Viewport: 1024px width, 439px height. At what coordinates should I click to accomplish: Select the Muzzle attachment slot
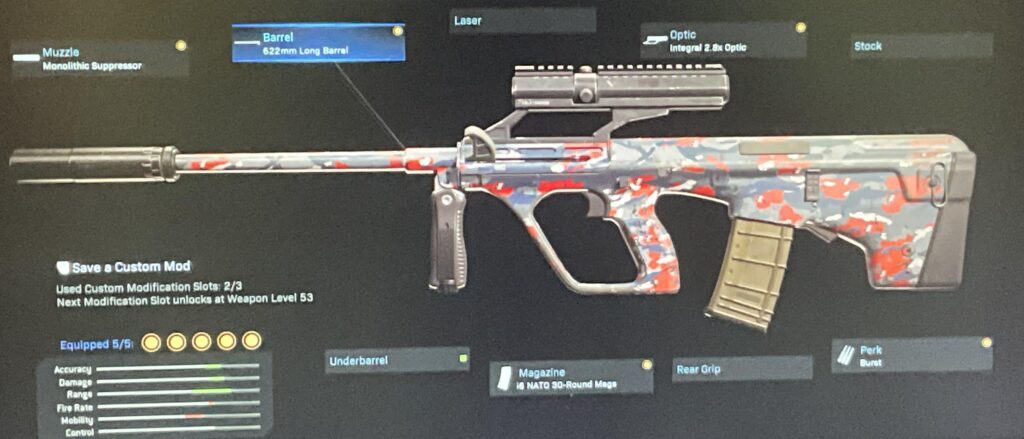pos(99,59)
